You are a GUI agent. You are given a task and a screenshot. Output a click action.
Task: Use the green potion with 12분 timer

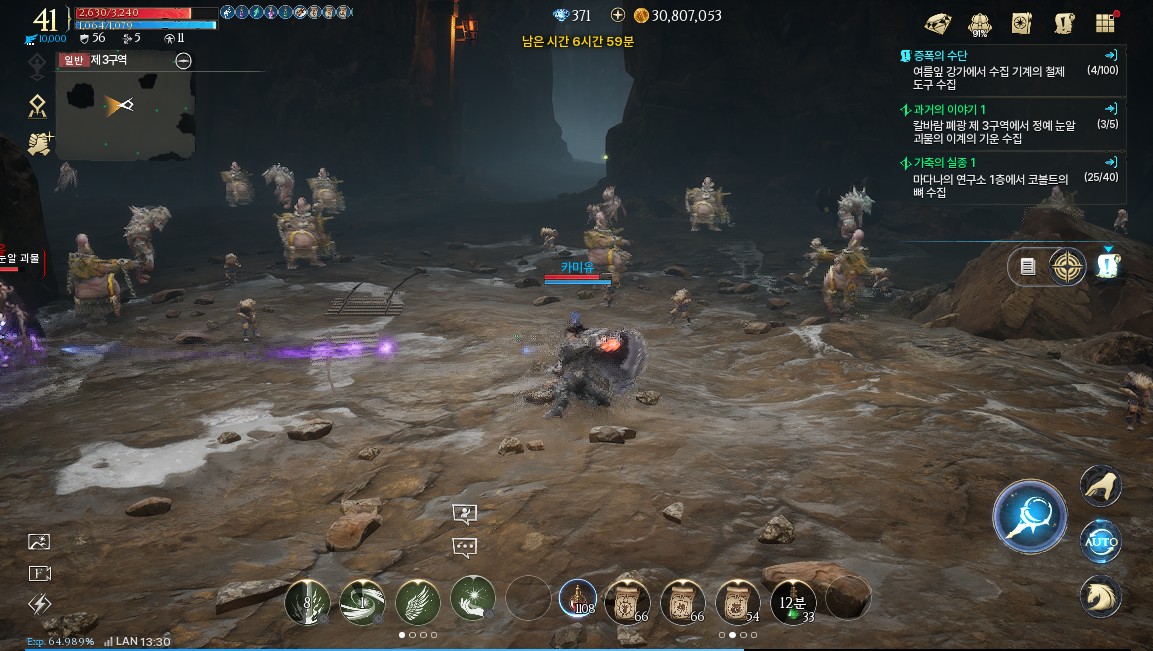coord(793,599)
